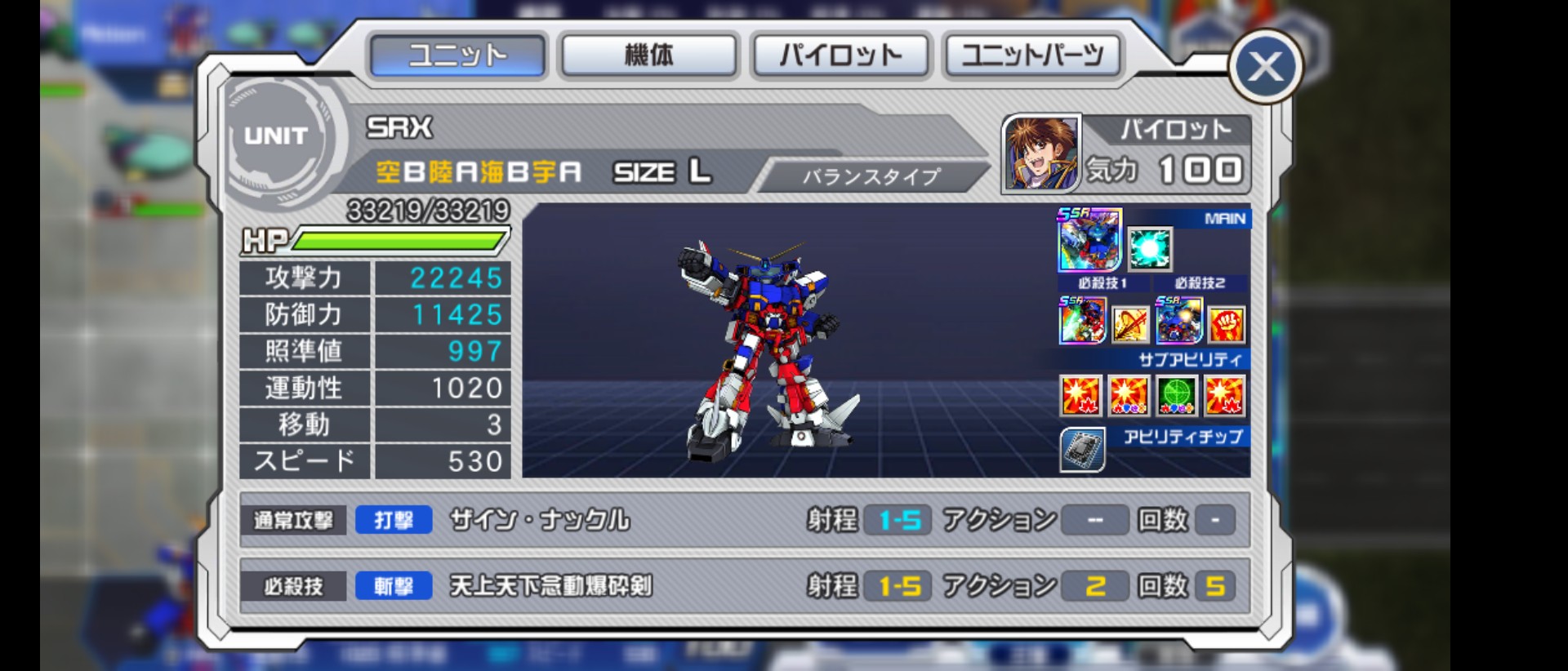Choose the 必殺技2 SSR card

coord(1178,320)
